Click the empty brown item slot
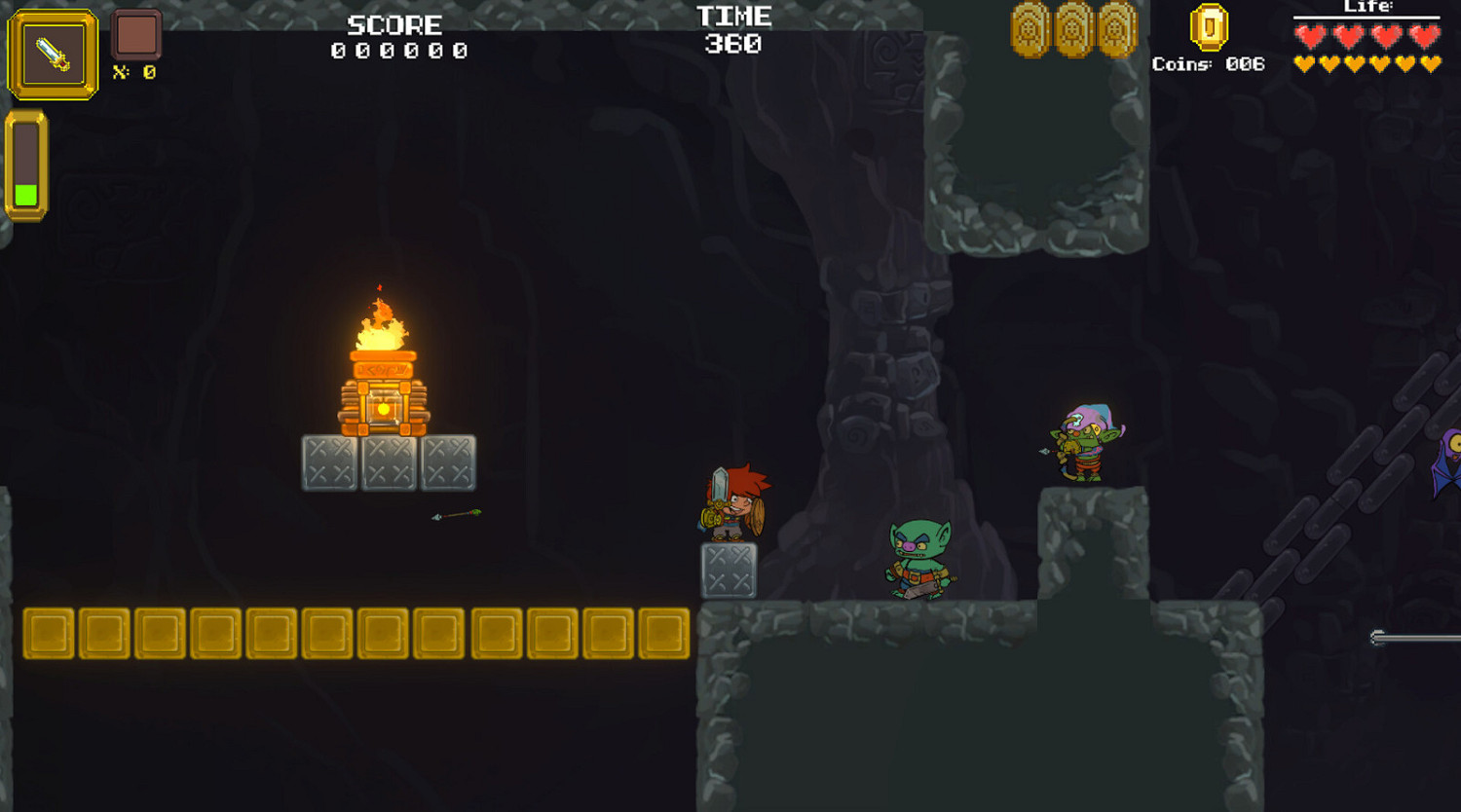Screen dimensions: 1461x812 [136, 34]
